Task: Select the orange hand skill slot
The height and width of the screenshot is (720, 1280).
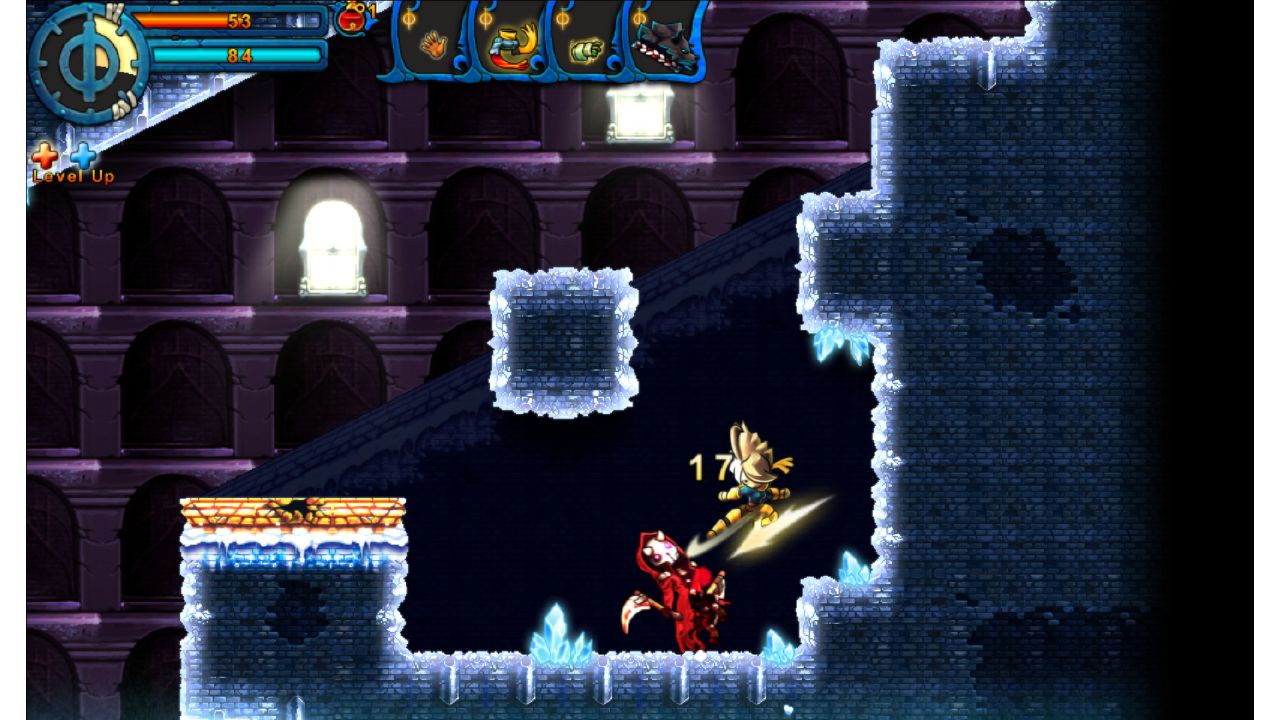Action: click(x=434, y=45)
